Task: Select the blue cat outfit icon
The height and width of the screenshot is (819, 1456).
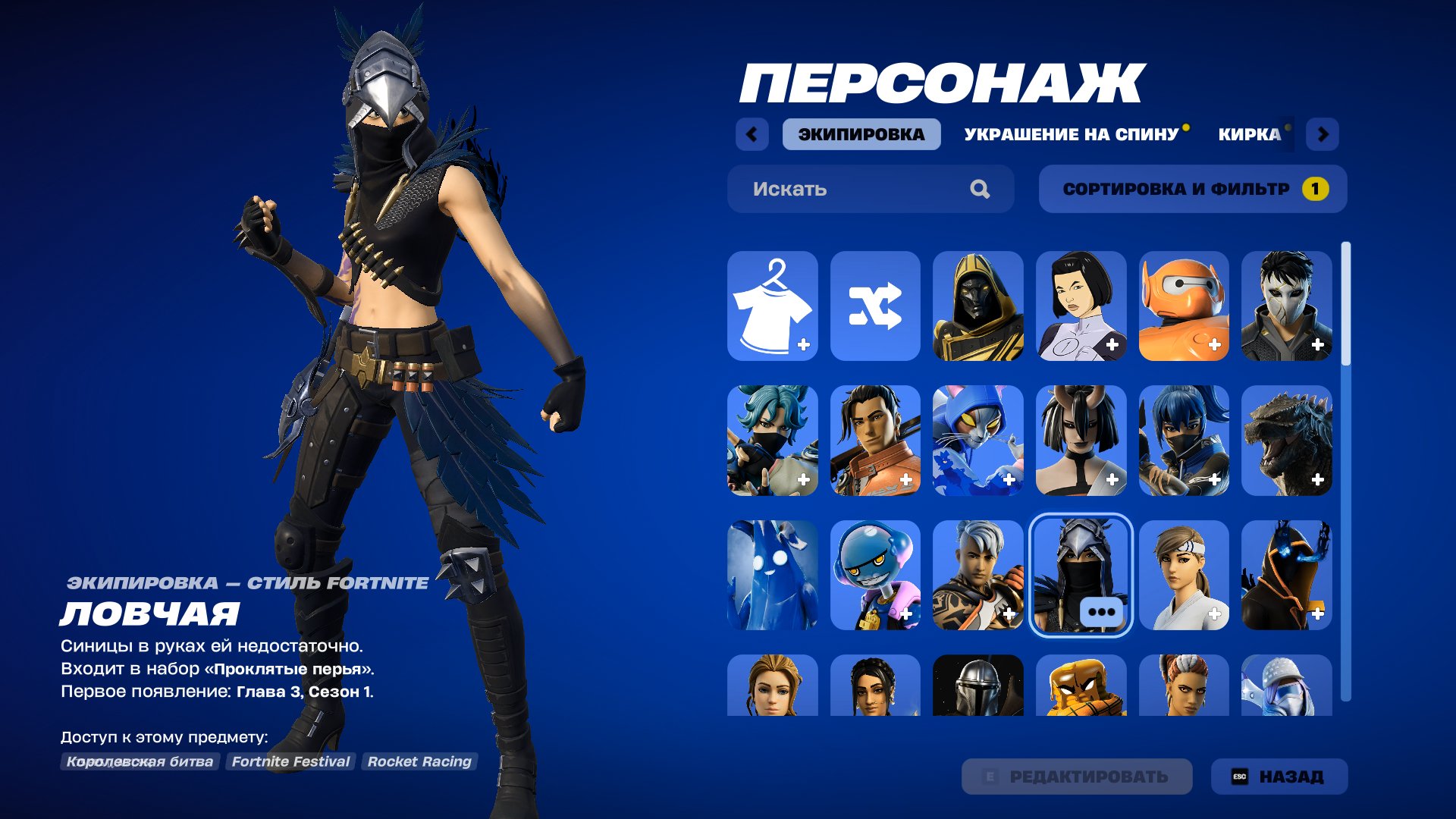Action: [977, 440]
